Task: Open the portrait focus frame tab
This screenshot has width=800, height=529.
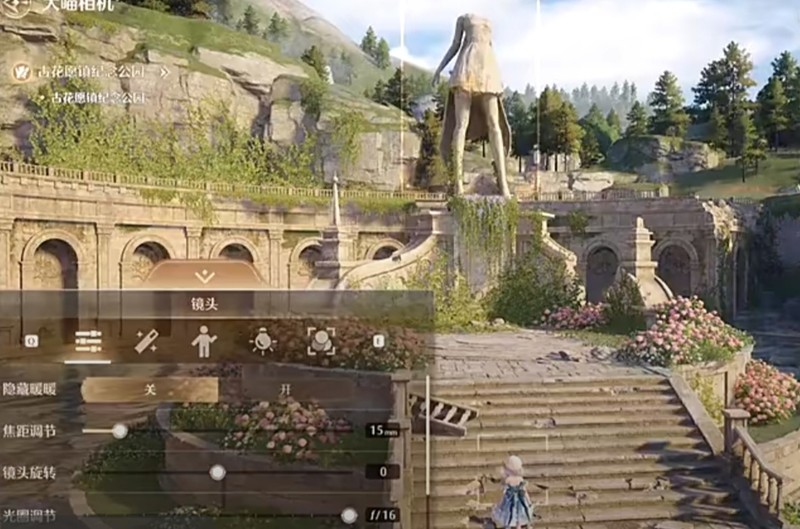Action: pyautogui.click(x=320, y=342)
